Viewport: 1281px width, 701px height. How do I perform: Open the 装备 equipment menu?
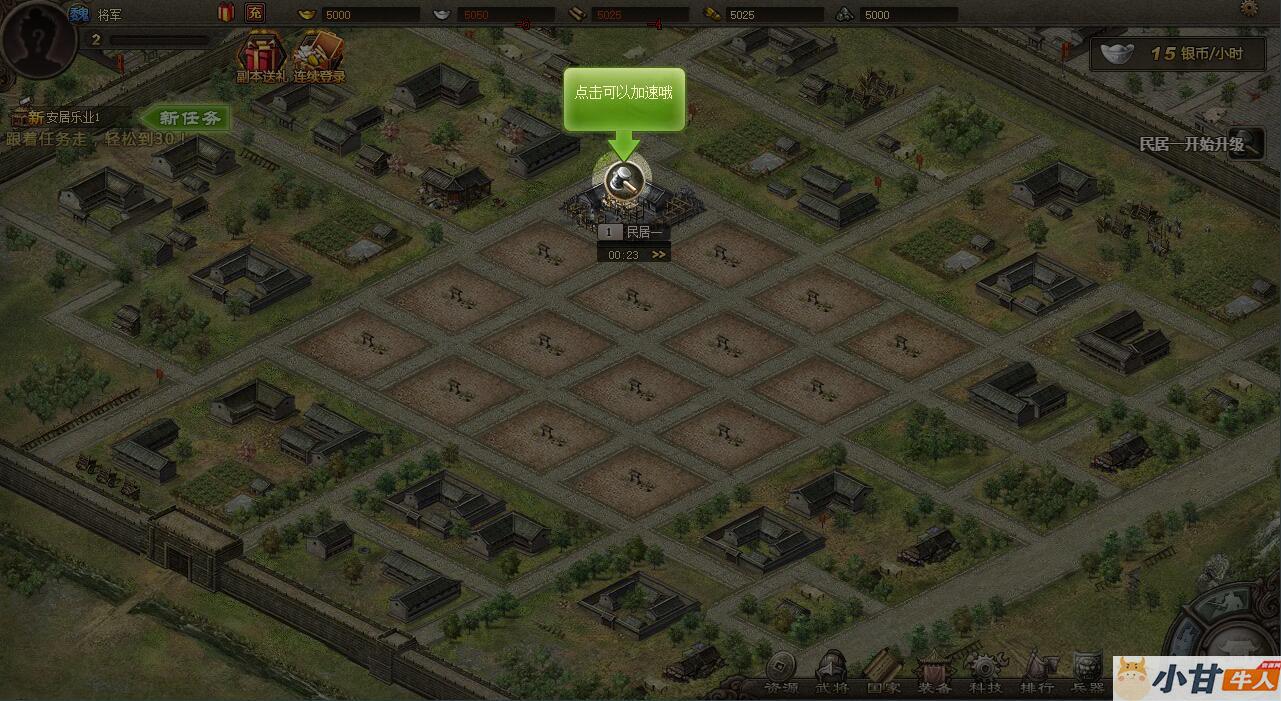pos(935,676)
